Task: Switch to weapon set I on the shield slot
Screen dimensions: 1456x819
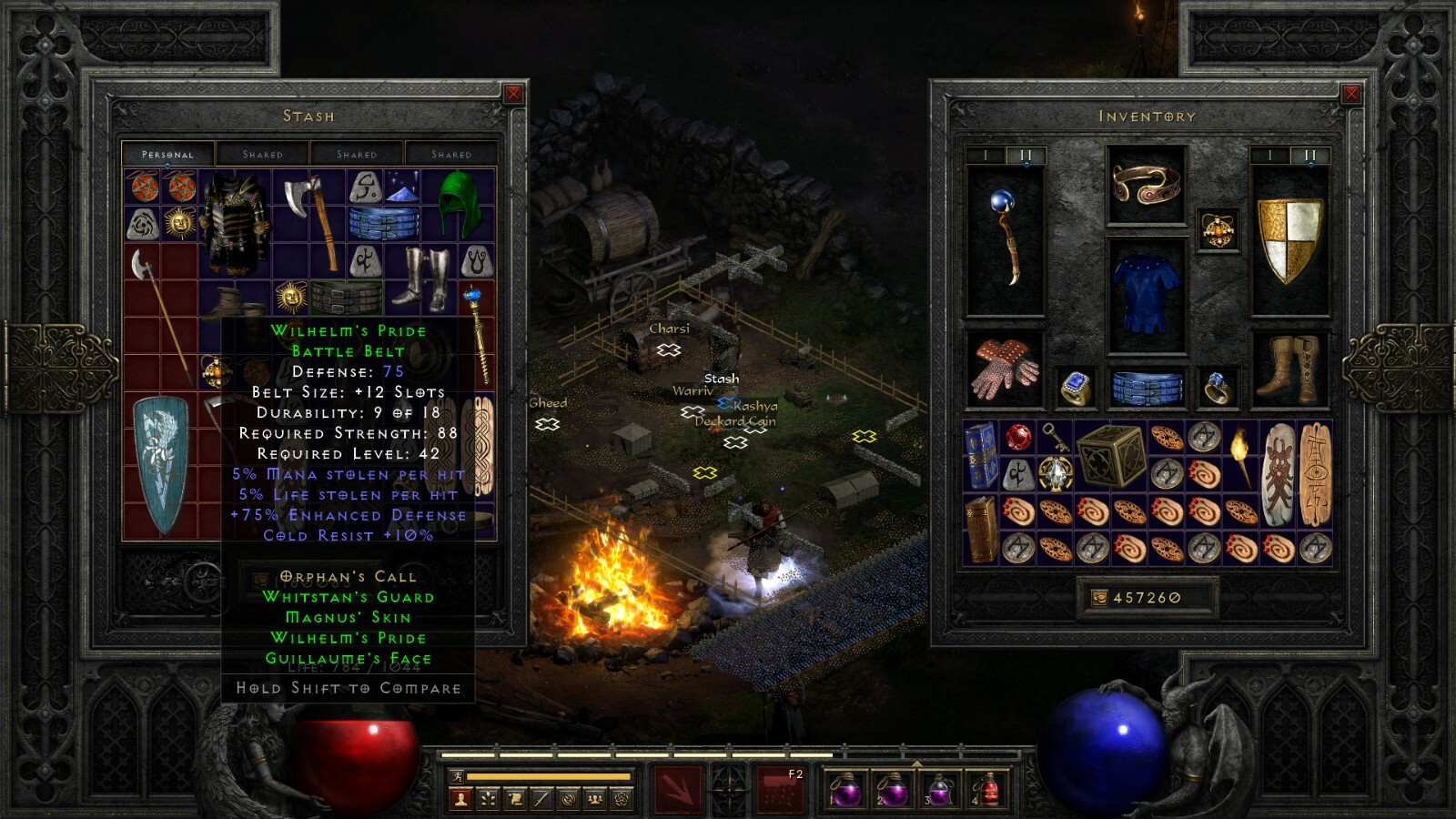Action: [1269, 157]
